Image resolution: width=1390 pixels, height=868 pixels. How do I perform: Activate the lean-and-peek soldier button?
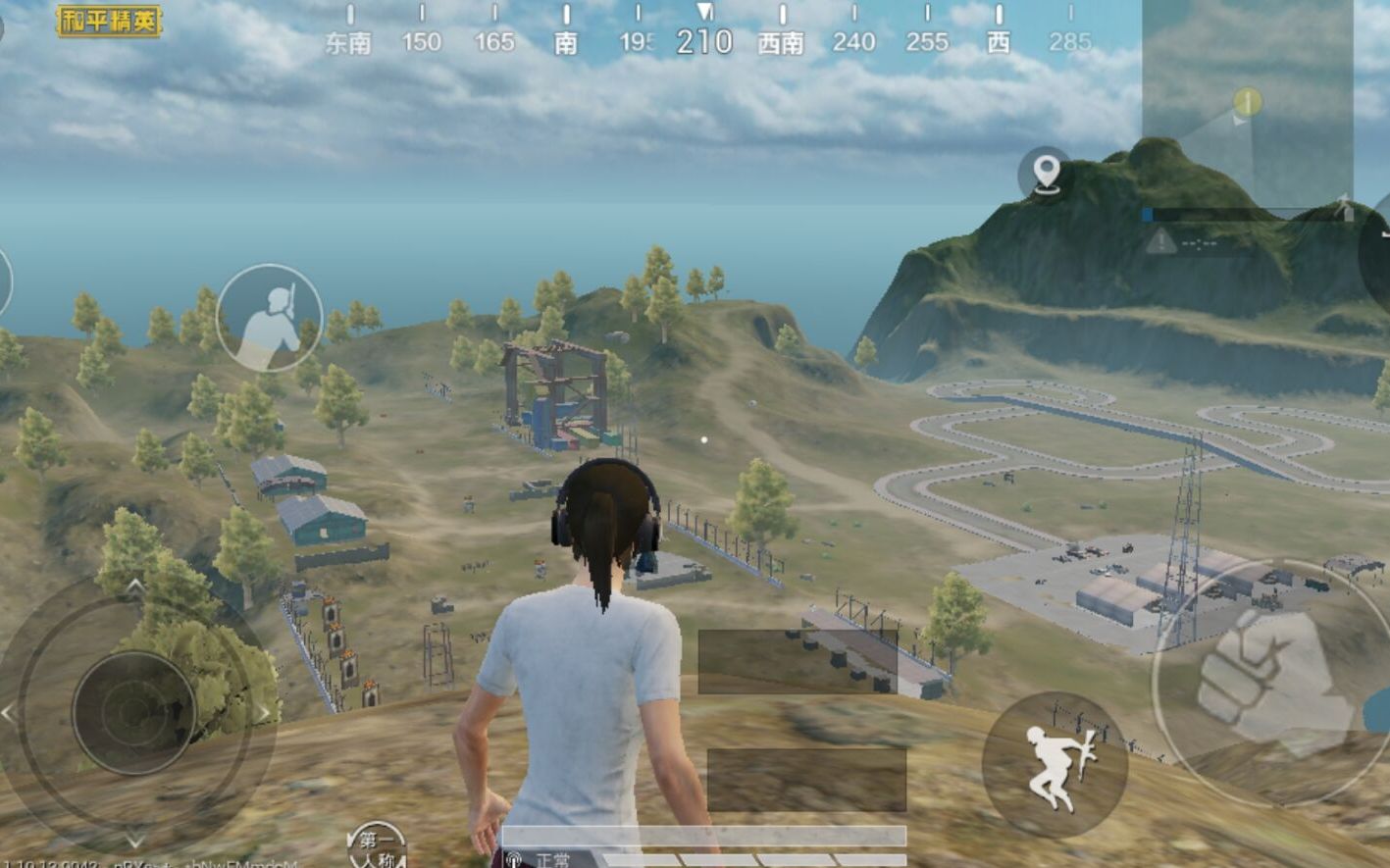(270, 318)
